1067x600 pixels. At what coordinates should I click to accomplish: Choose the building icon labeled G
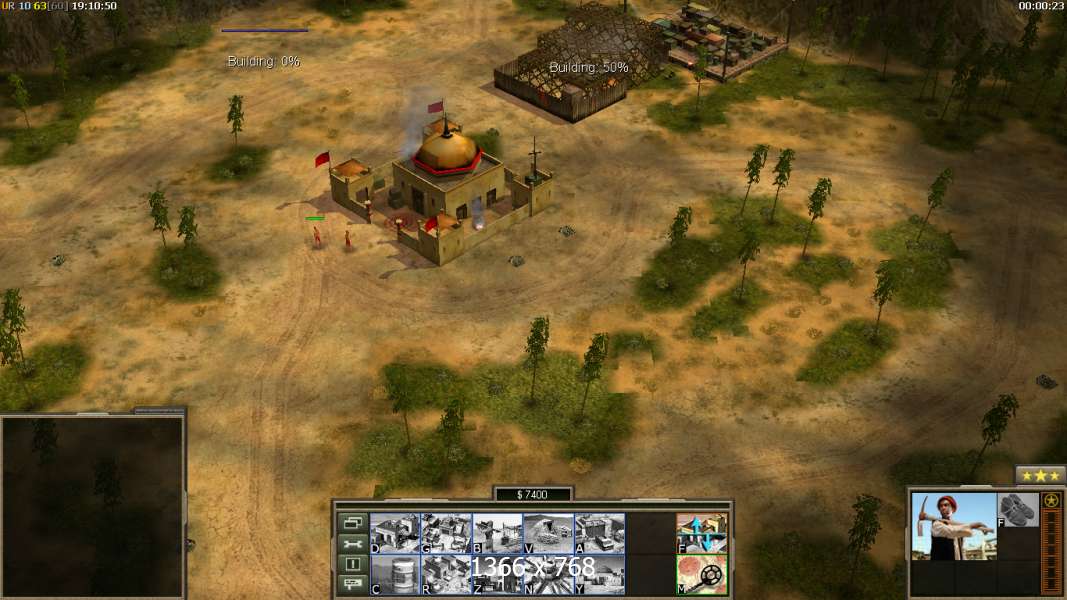(446, 533)
